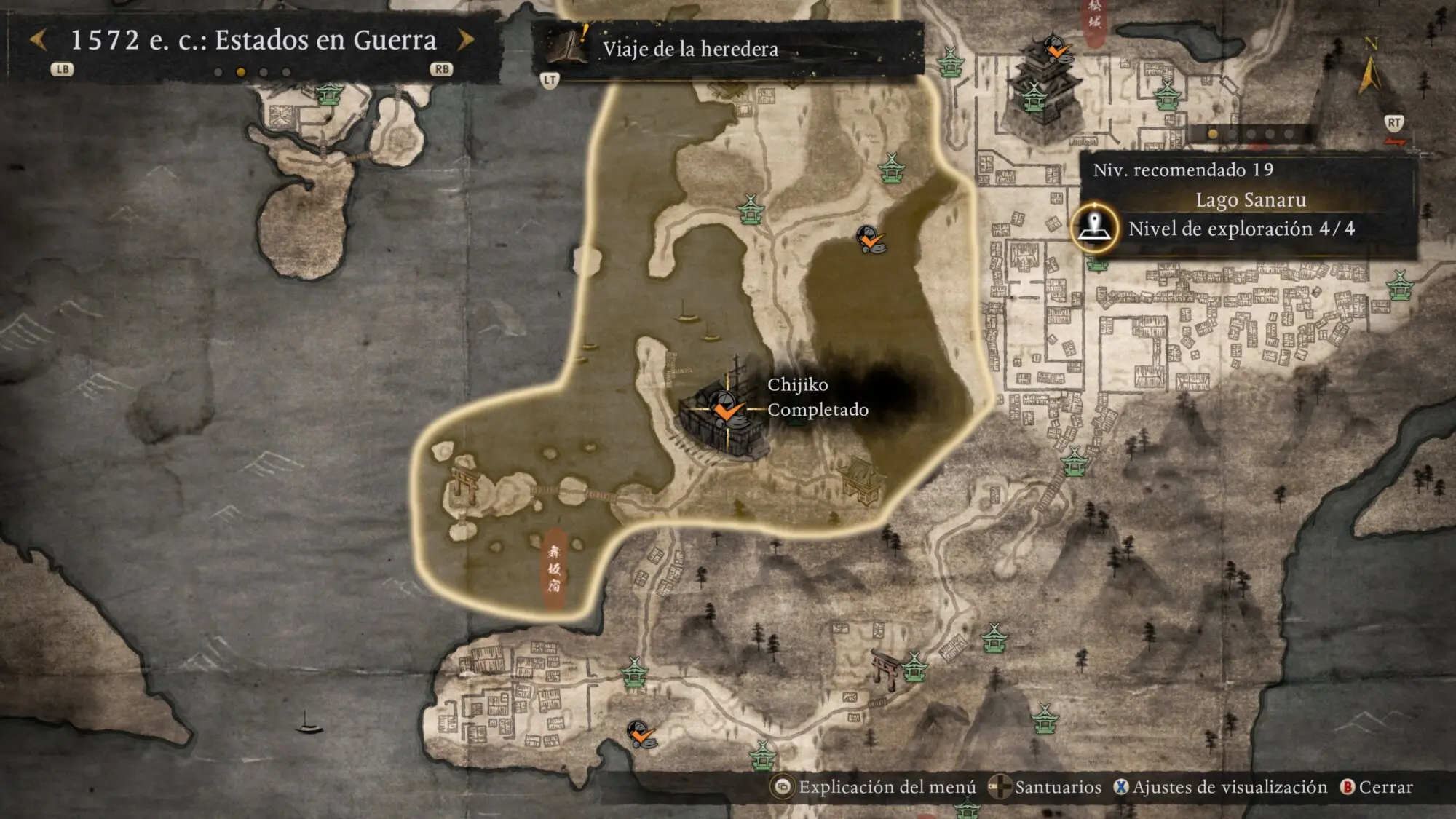The width and height of the screenshot is (1456, 819).
Task: Open the Lago Sanaru region info panel
Action: pyautogui.click(x=1250, y=200)
